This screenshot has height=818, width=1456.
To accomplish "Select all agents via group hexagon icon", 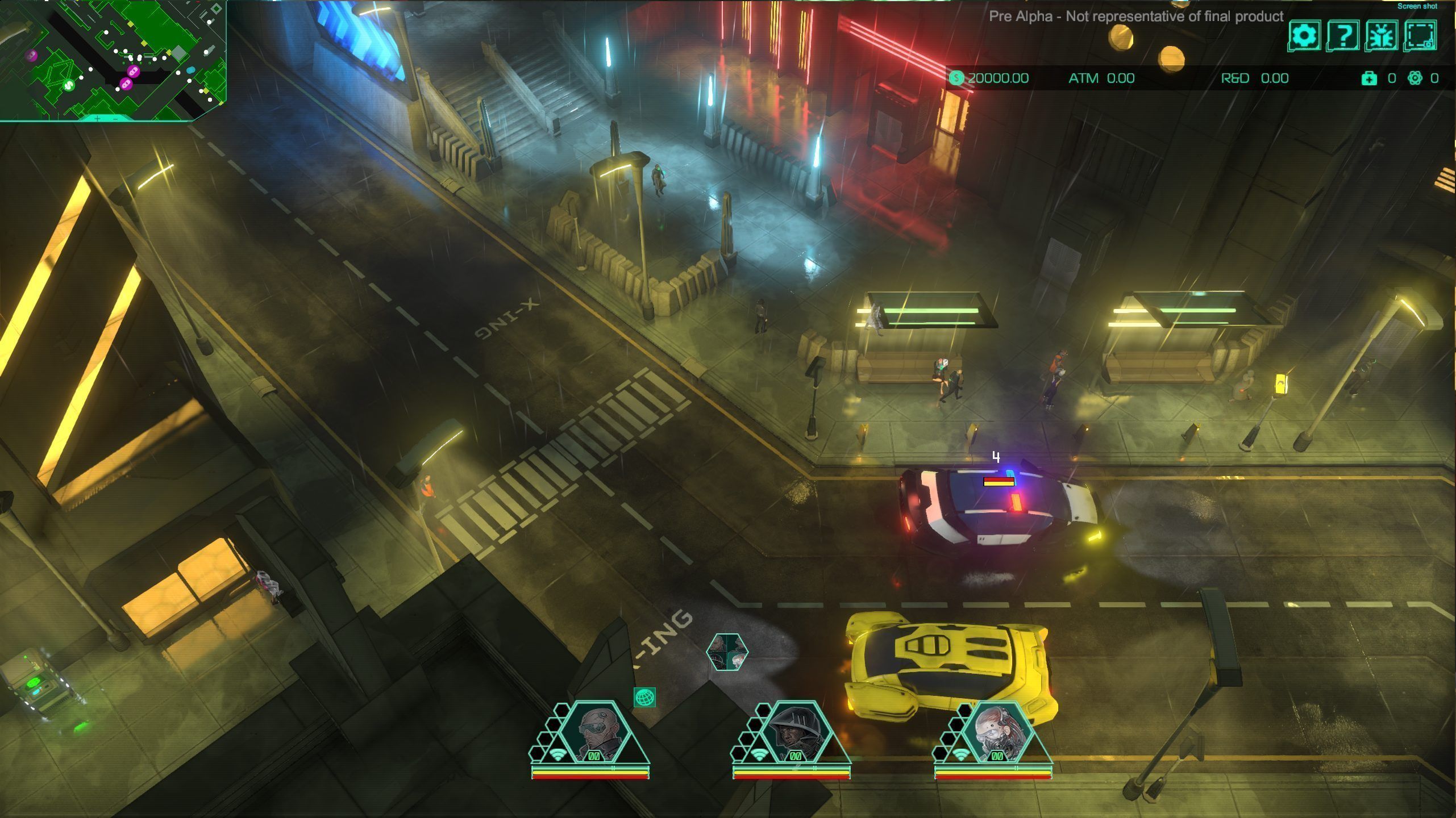I will click(x=727, y=652).
